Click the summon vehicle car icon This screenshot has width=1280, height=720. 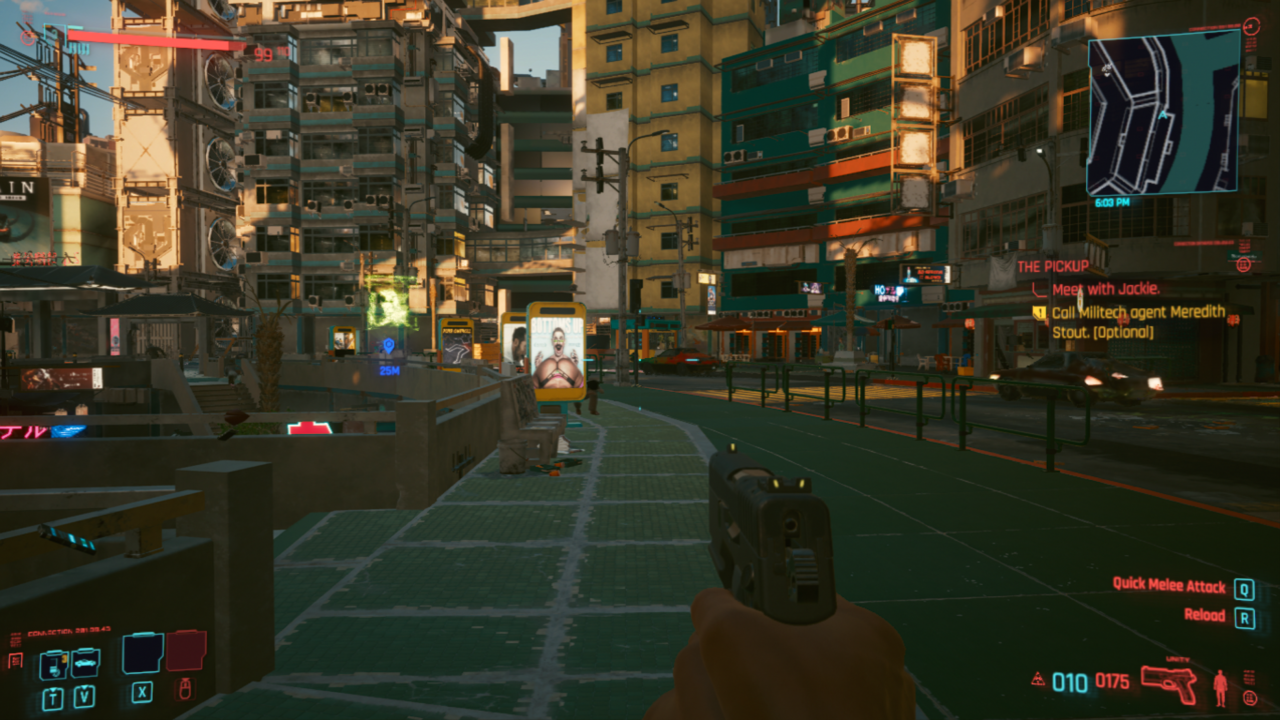85,663
